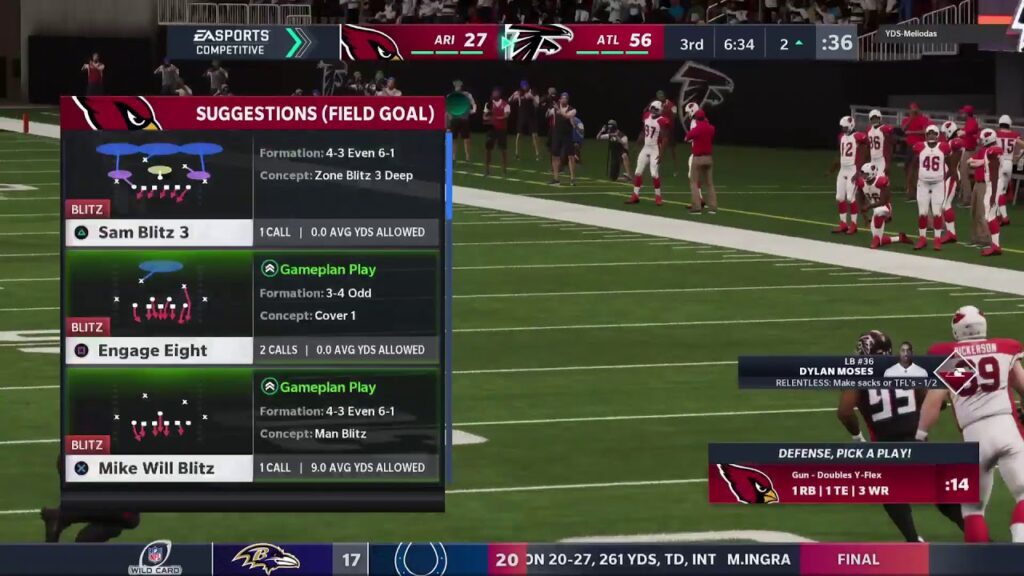The image size is (1024, 576).
Task: Choose the Engage Eight play
Action: click(160, 351)
